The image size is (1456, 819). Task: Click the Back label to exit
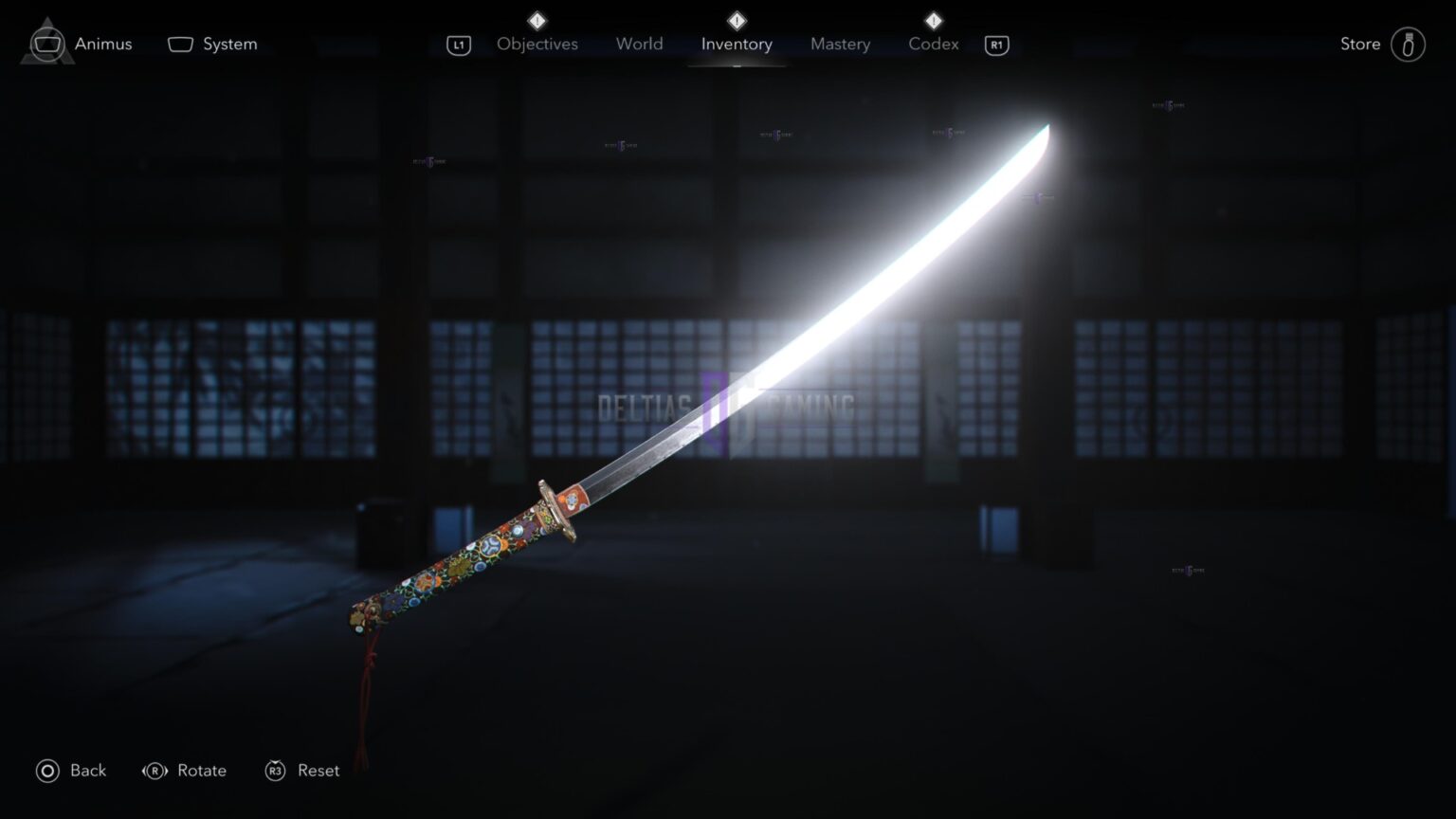[84, 771]
